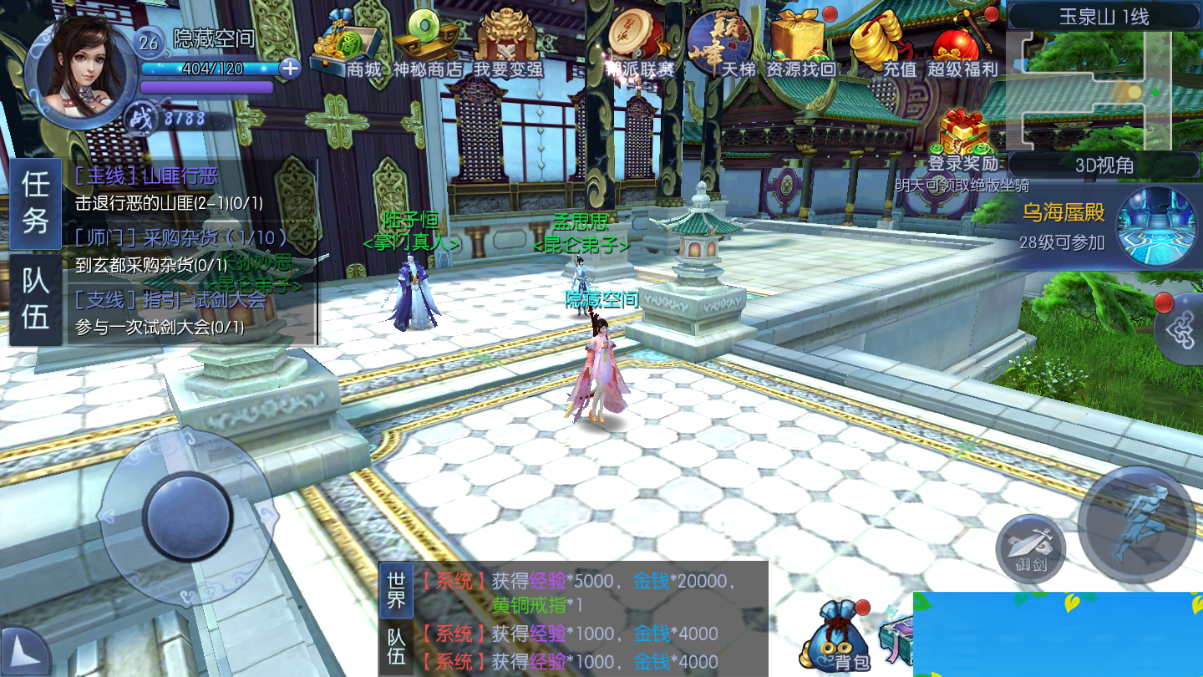Screen dimensions: 1203x677
Task: Open 资源找回 gift box icon
Action: click(x=799, y=45)
